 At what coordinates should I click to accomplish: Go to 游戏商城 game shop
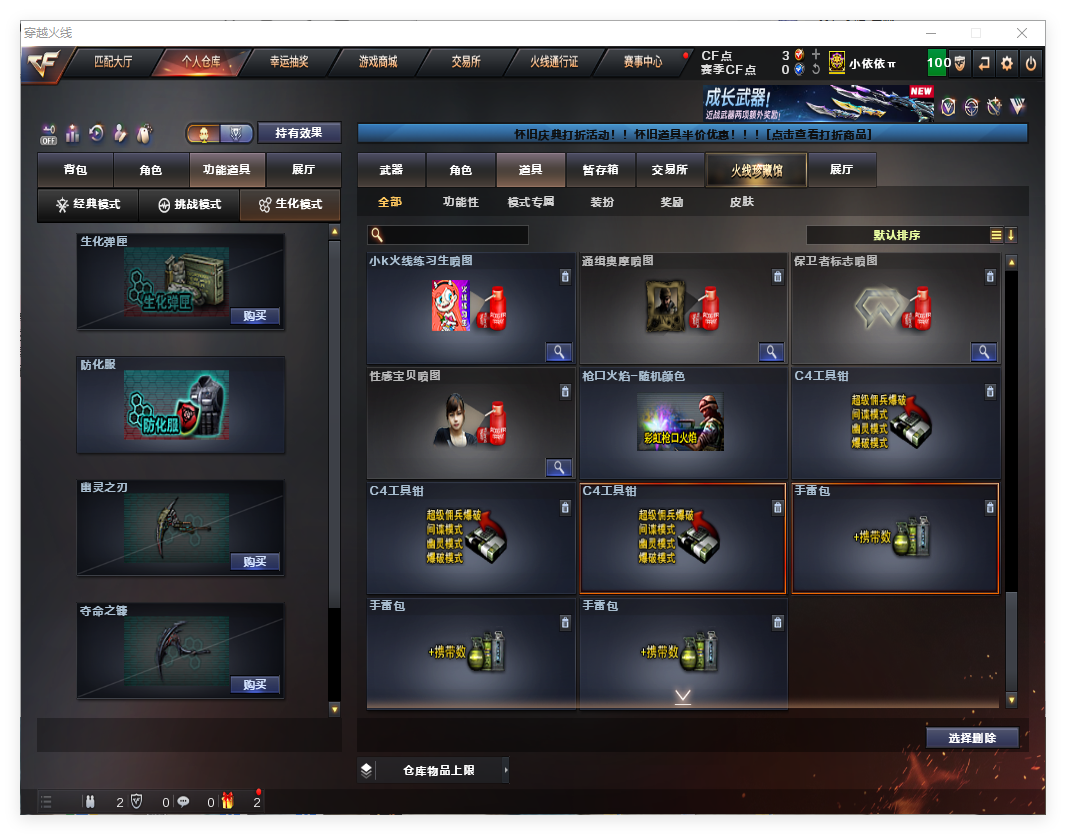pos(378,62)
